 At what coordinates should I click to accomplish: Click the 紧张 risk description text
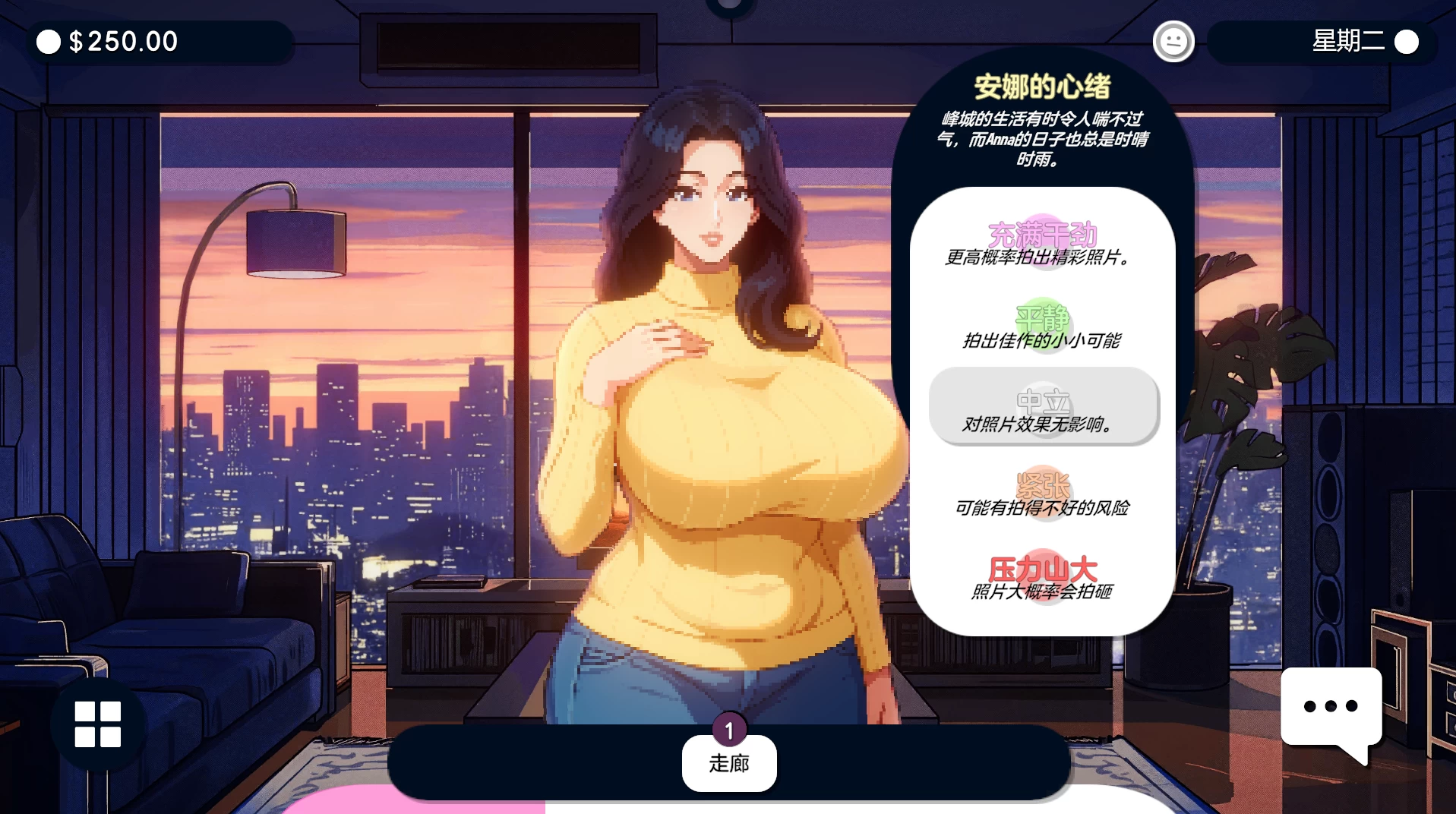1043,509
